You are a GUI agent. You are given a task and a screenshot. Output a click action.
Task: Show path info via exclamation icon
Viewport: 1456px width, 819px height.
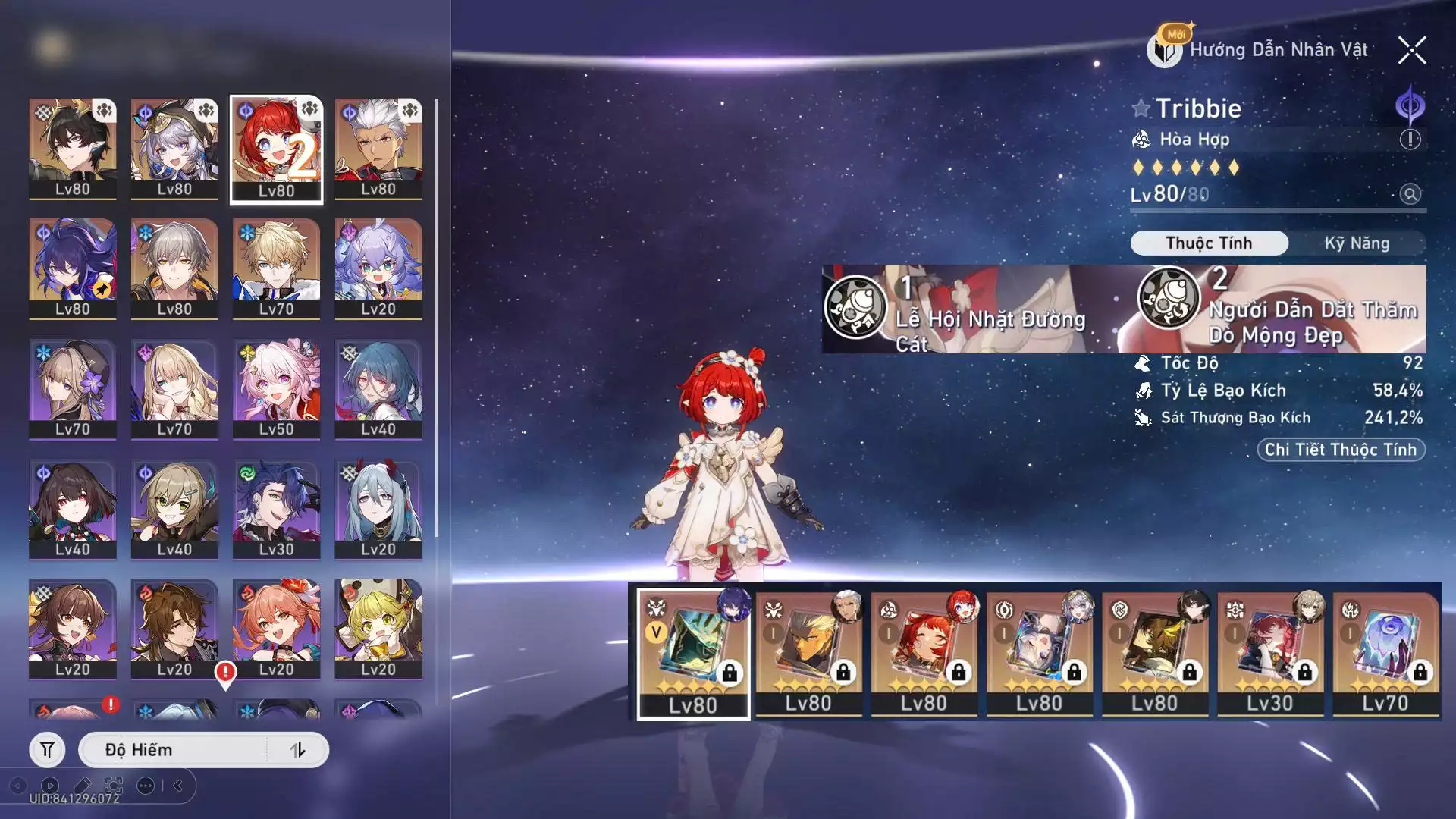tap(1410, 140)
